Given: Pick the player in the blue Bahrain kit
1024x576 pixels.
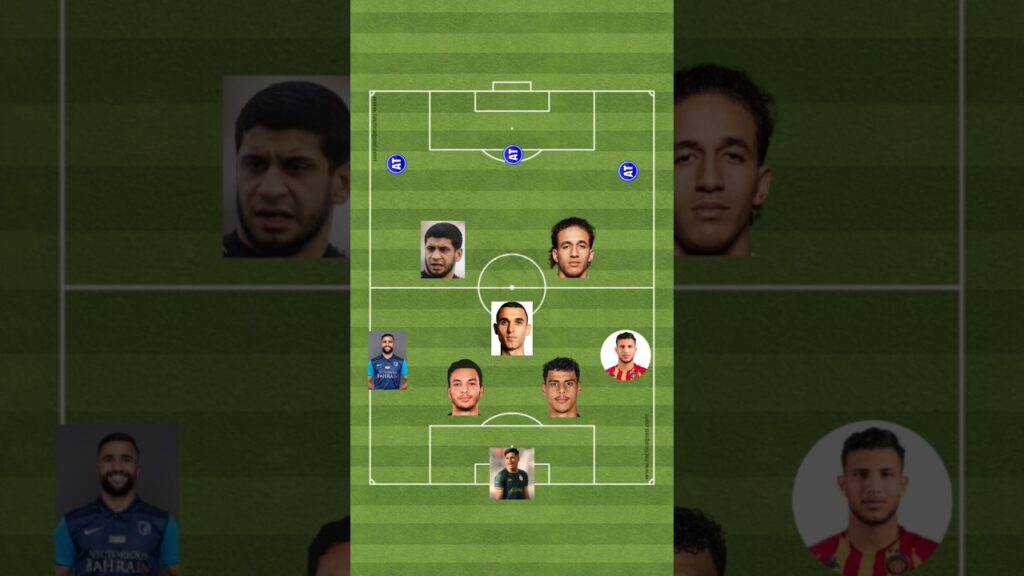Looking at the screenshot, I should pos(387,360).
